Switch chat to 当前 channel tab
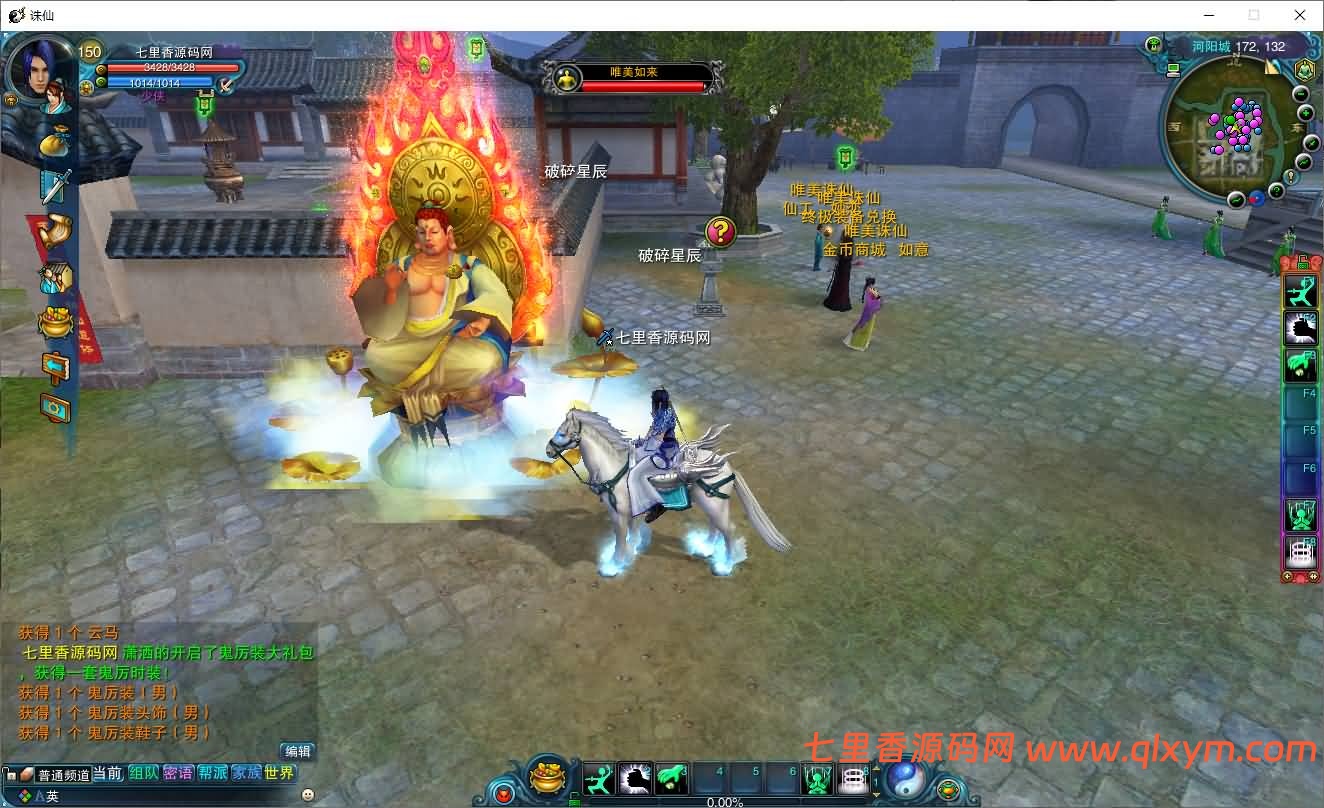This screenshot has height=808, width=1324. 108,773
